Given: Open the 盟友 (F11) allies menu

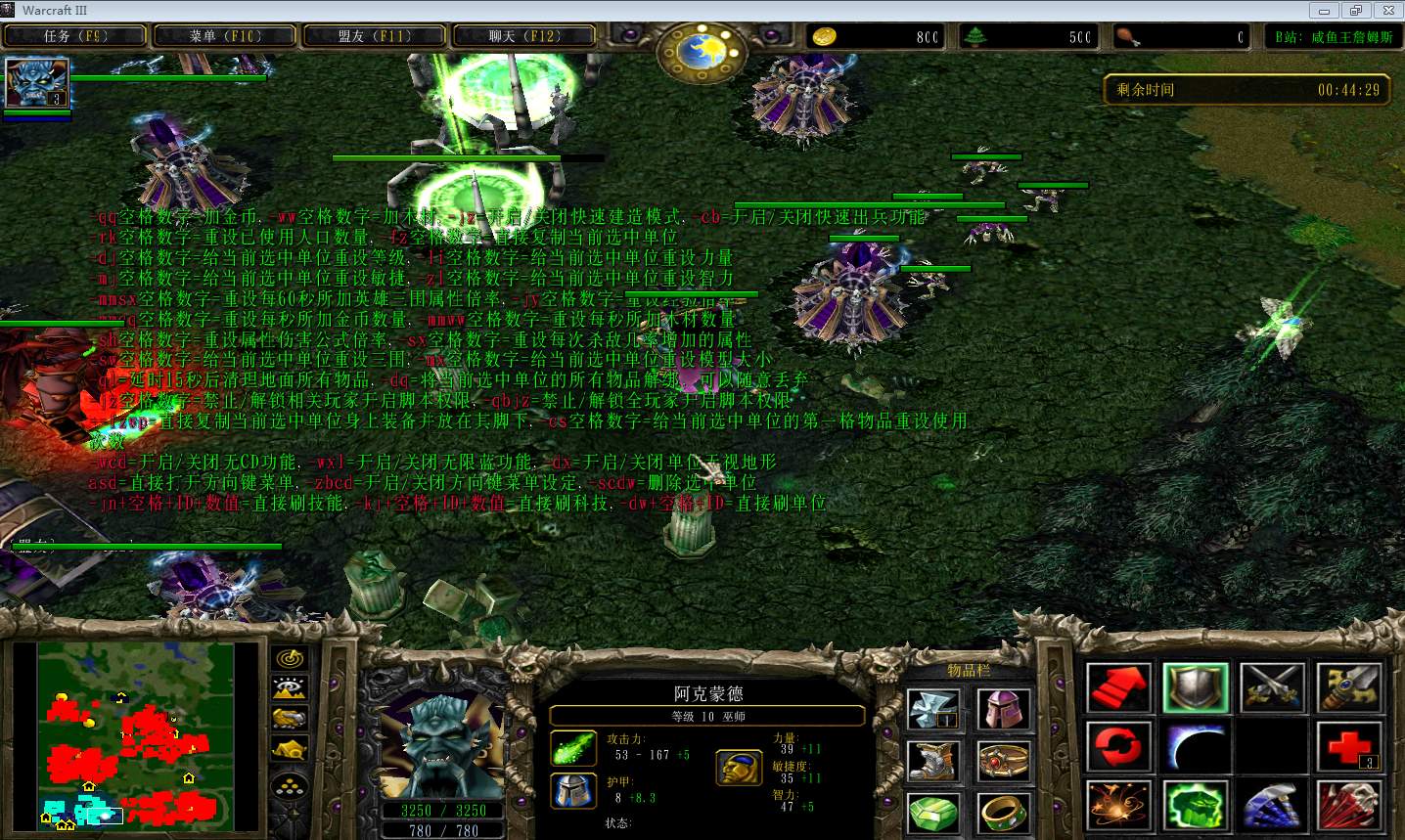Looking at the screenshot, I should point(375,36).
